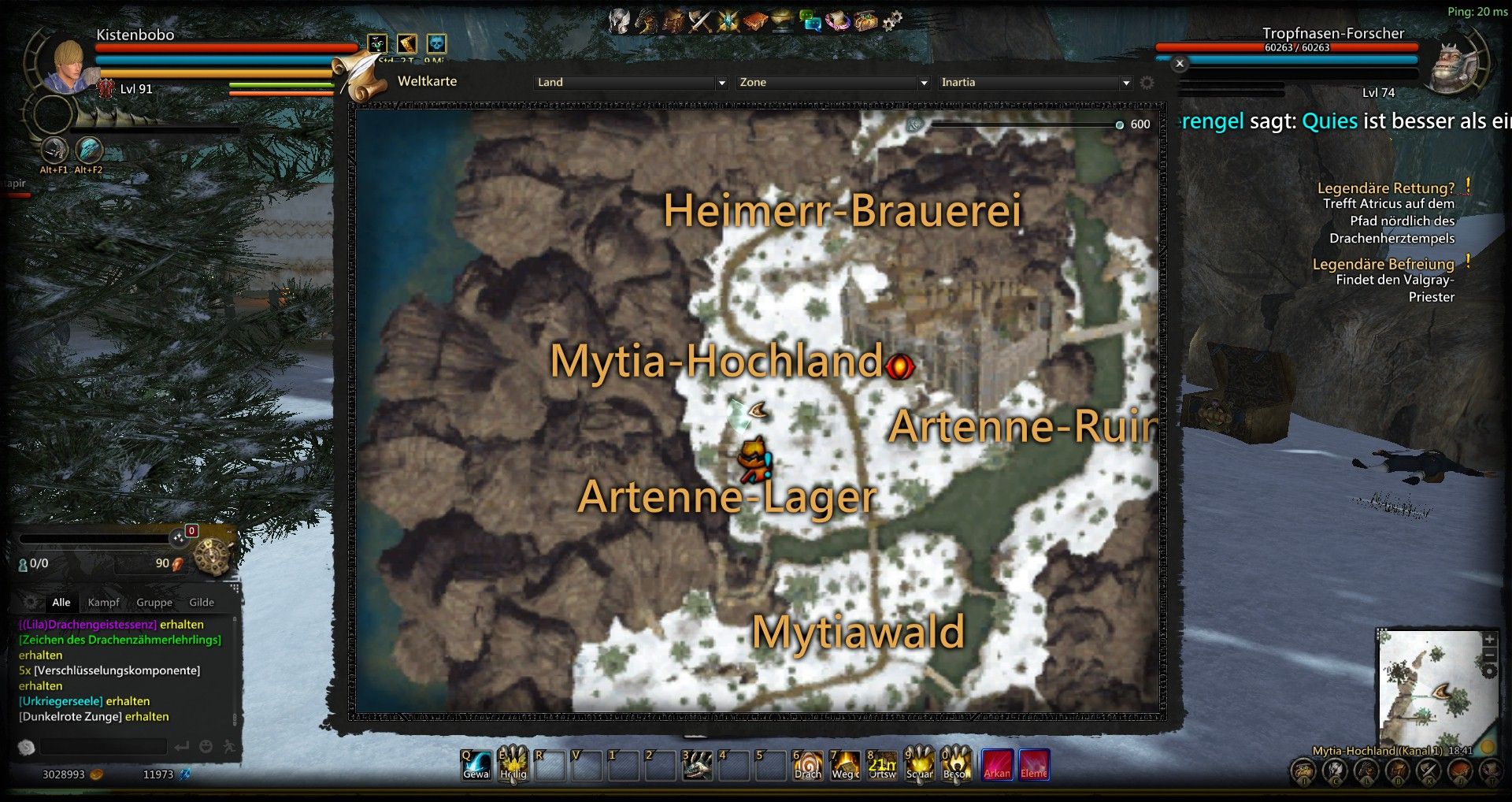Screen dimensions: 1512x802
Task: Zoom out the minimap with minus button
Action: [x=1489, y=655]
